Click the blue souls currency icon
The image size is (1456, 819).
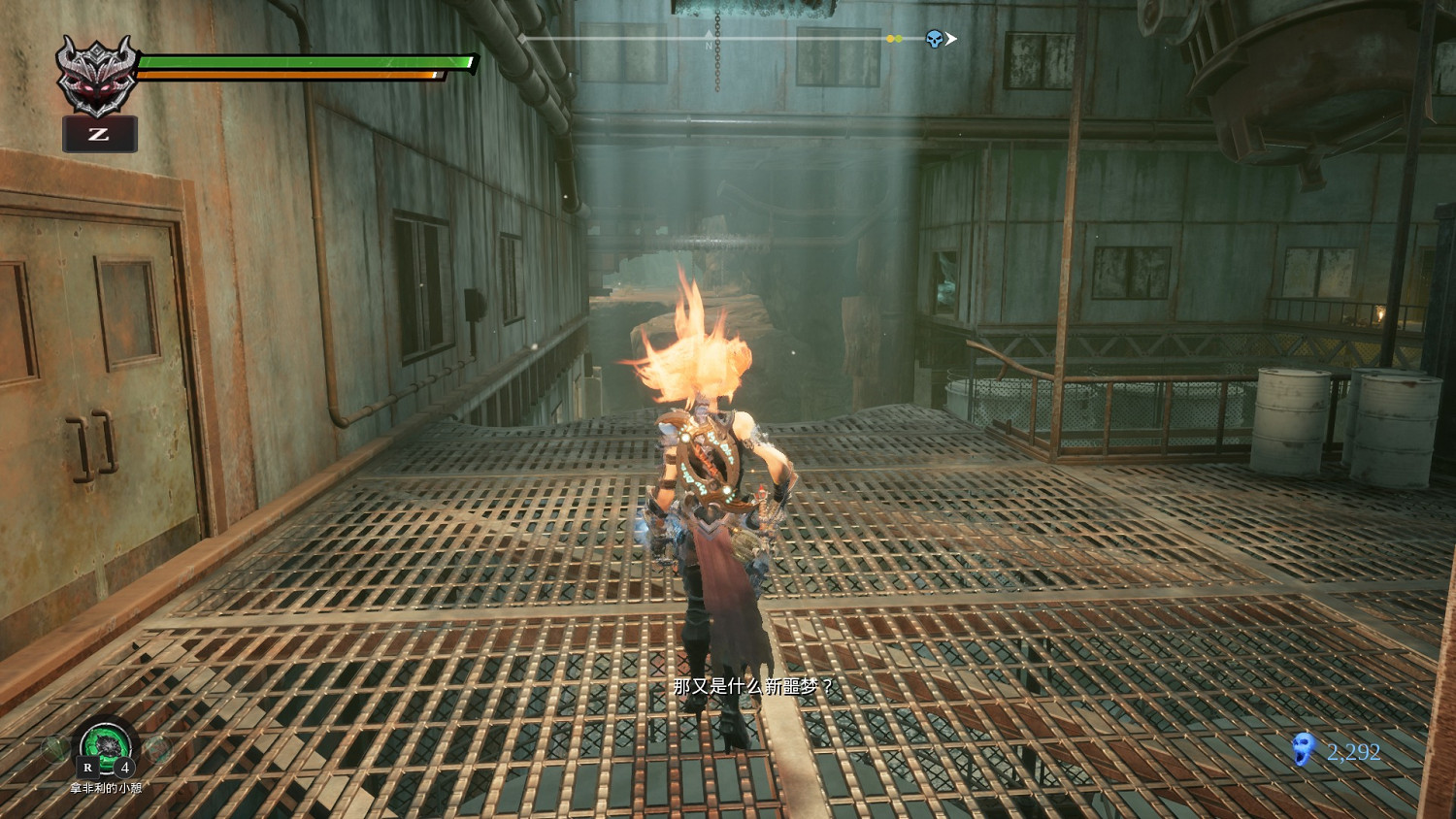tap(1303, 750)
